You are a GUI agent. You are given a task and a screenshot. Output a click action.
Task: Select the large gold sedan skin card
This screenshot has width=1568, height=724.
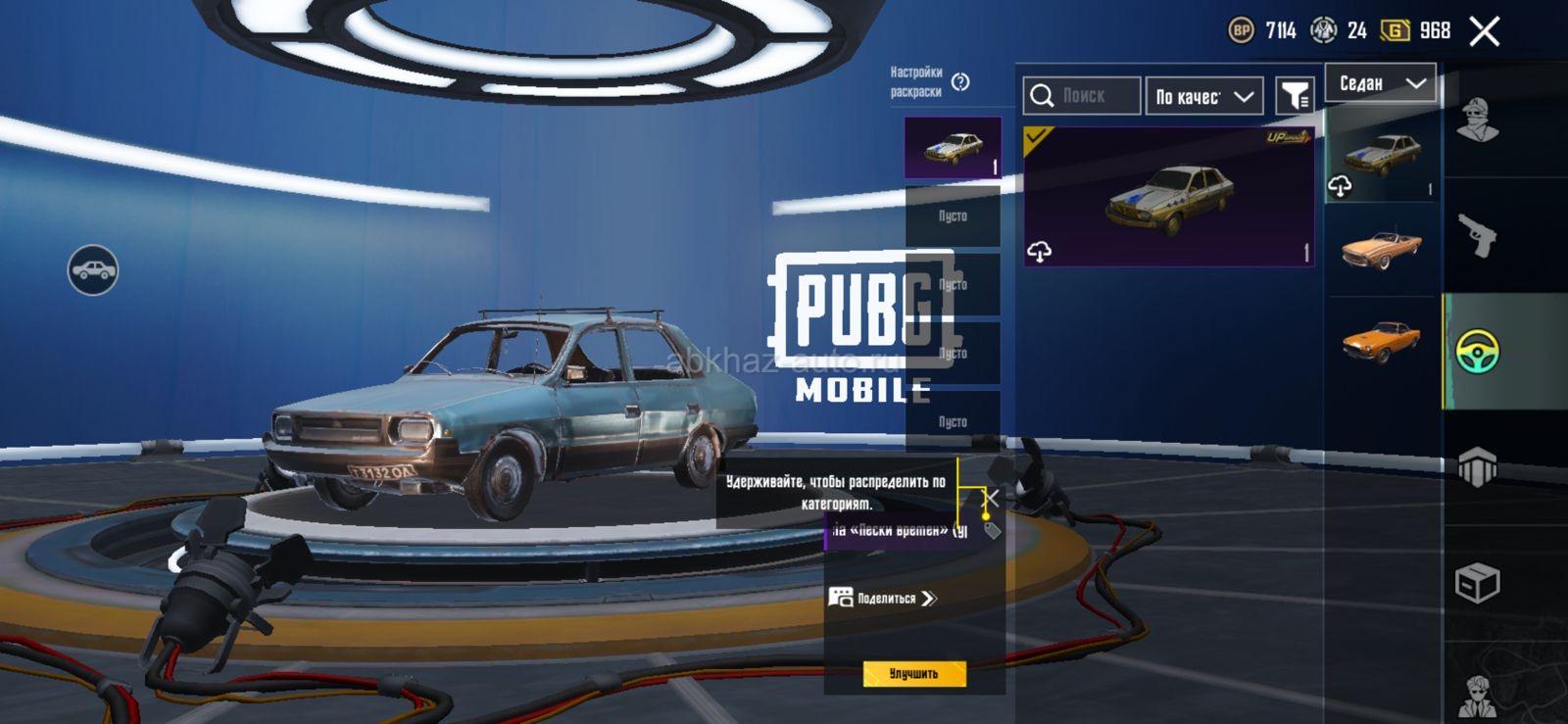1168,197
